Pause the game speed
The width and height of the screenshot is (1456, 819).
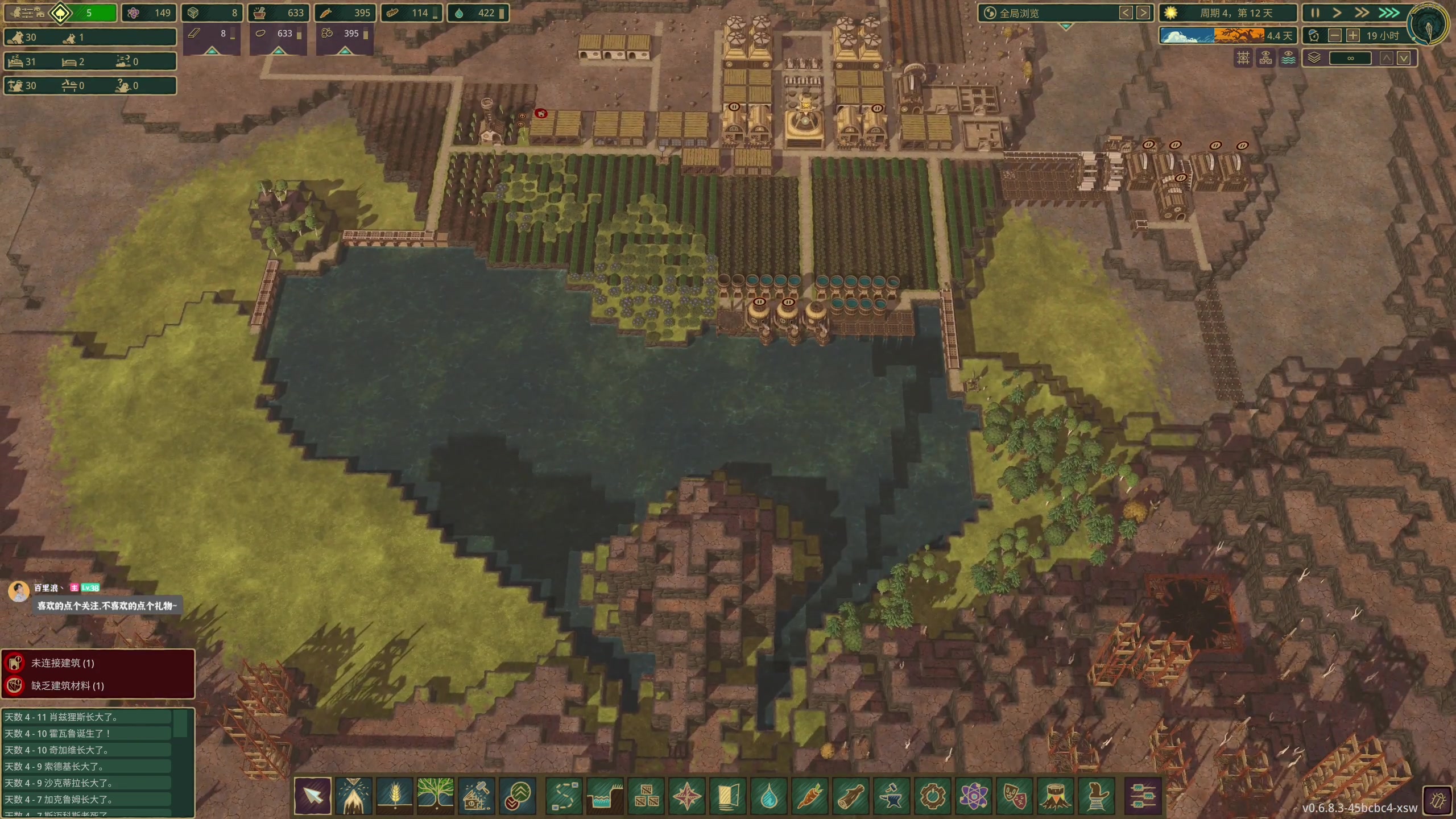click(1315, 13)
